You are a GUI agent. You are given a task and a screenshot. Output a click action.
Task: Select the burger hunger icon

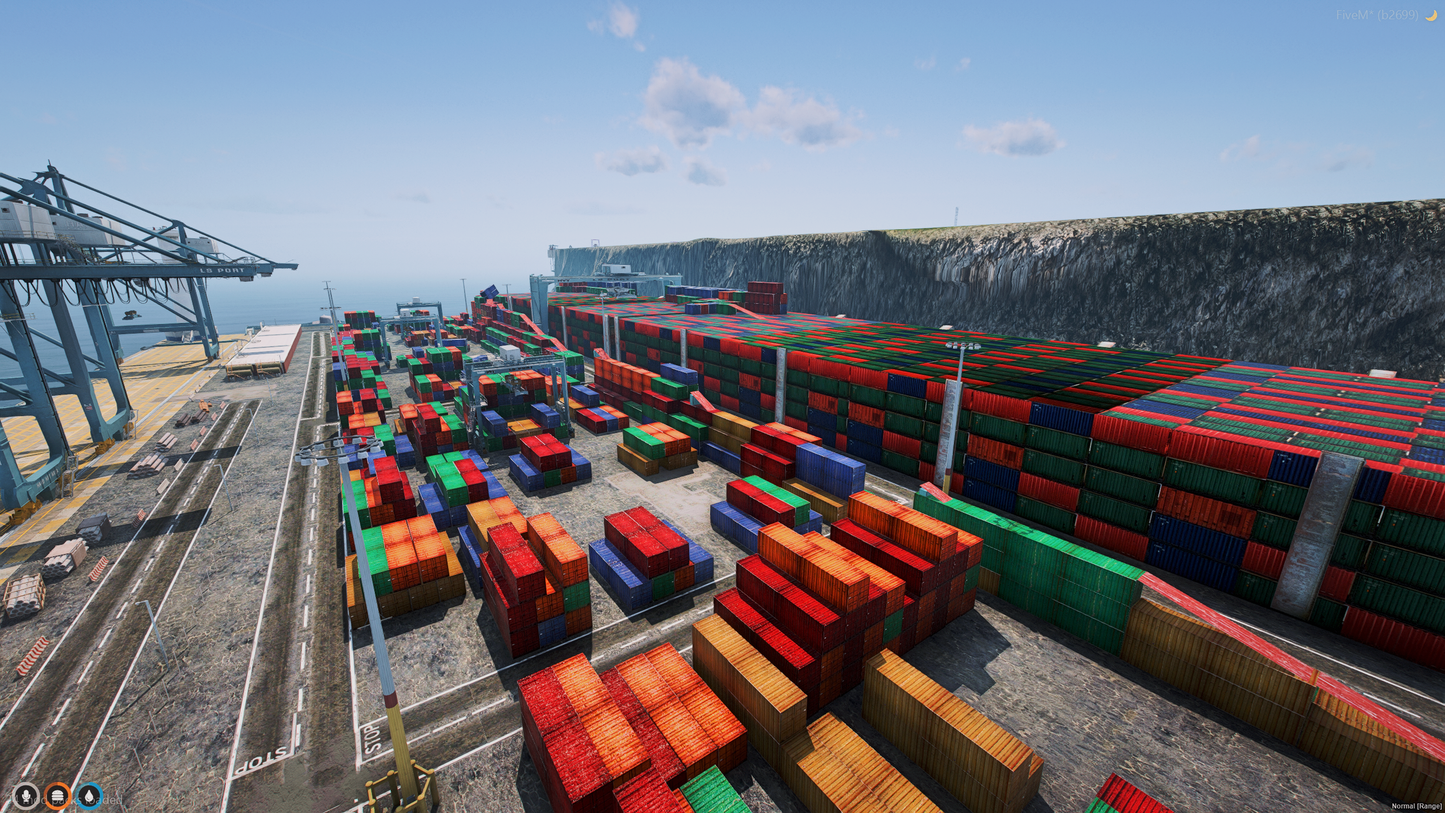(58, 796)
